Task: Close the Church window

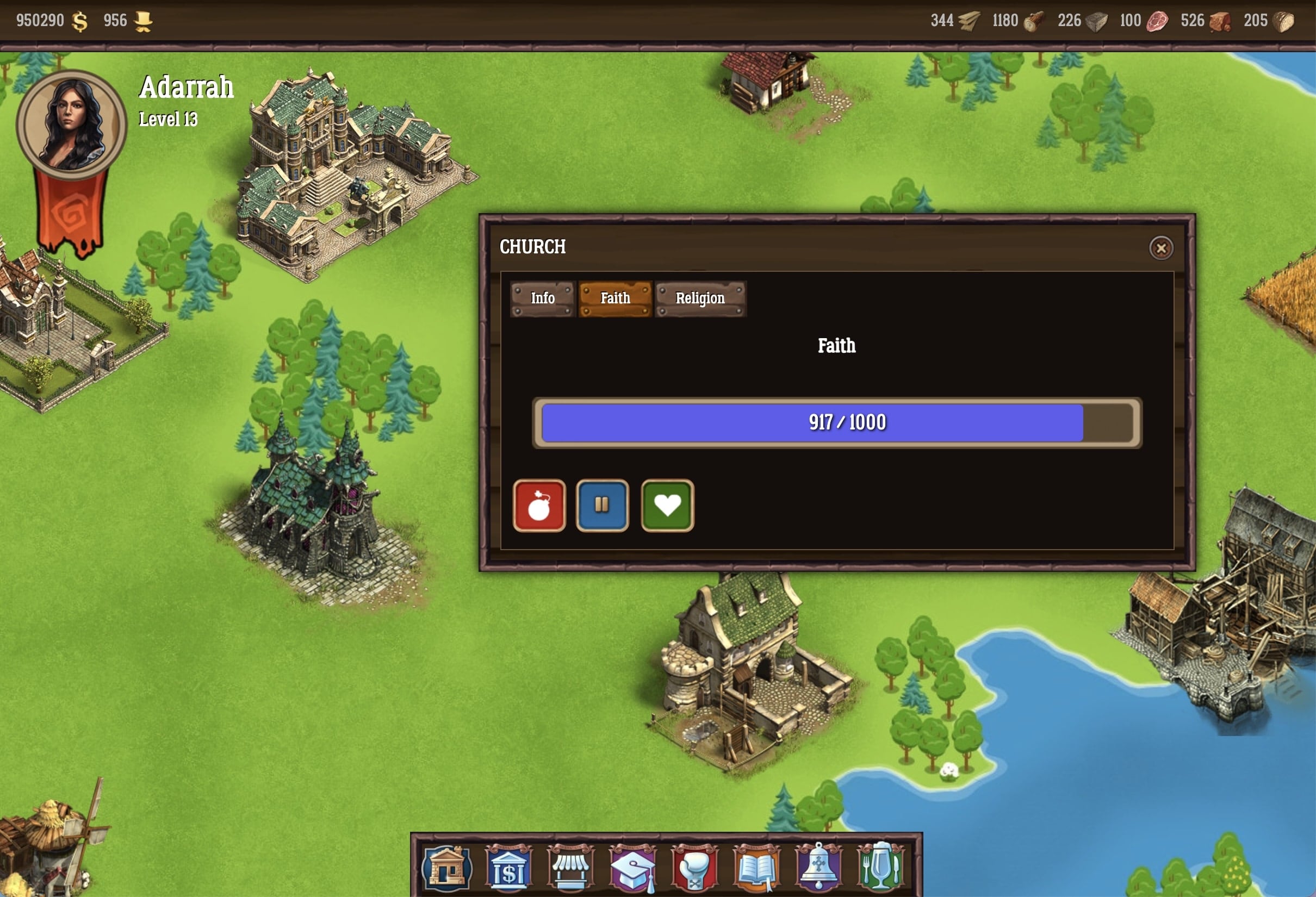Action: [x=1161, y=248]
